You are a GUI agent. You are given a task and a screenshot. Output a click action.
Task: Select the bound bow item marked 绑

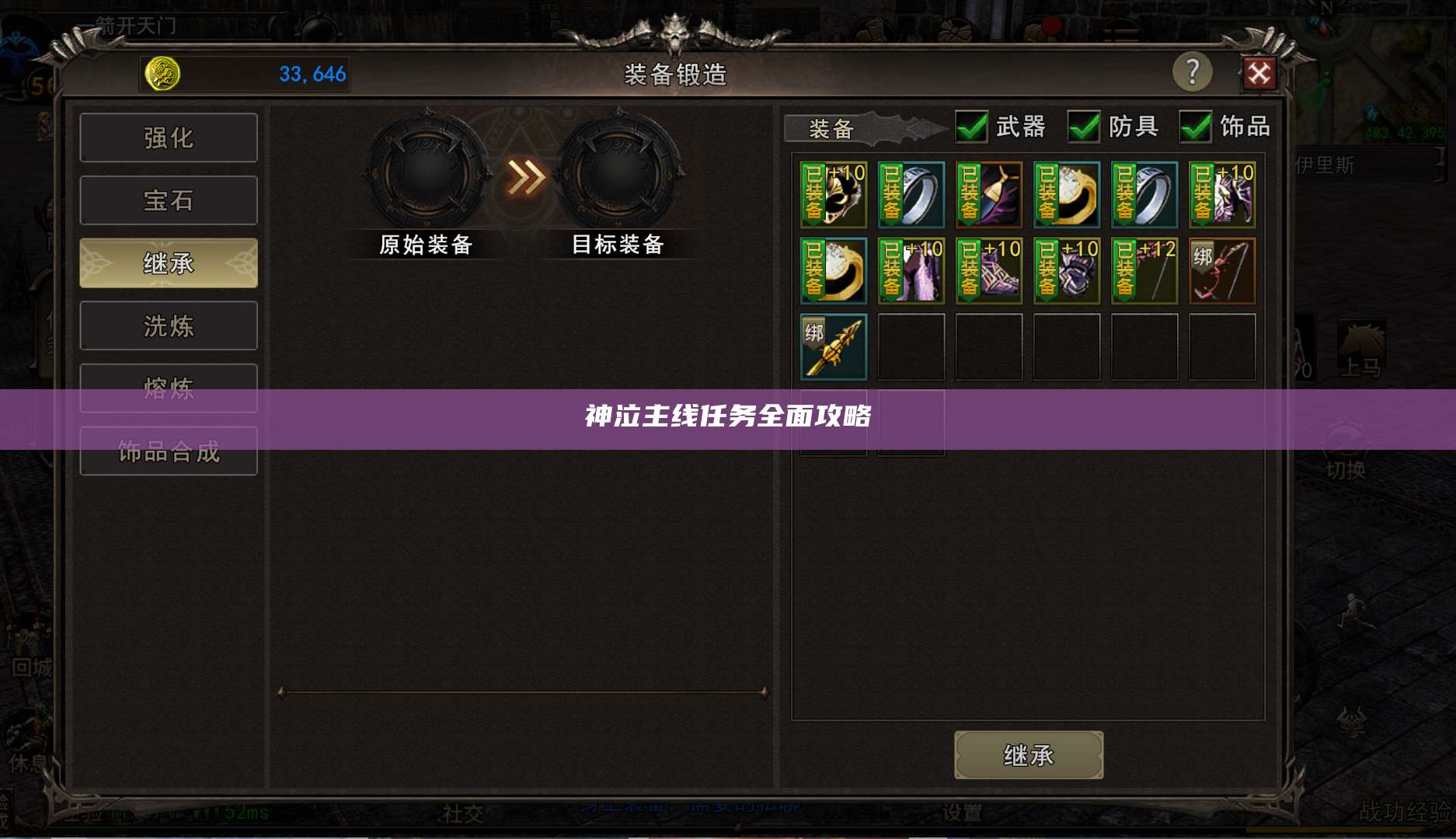pyautogui.click(x=1221, y=270)
